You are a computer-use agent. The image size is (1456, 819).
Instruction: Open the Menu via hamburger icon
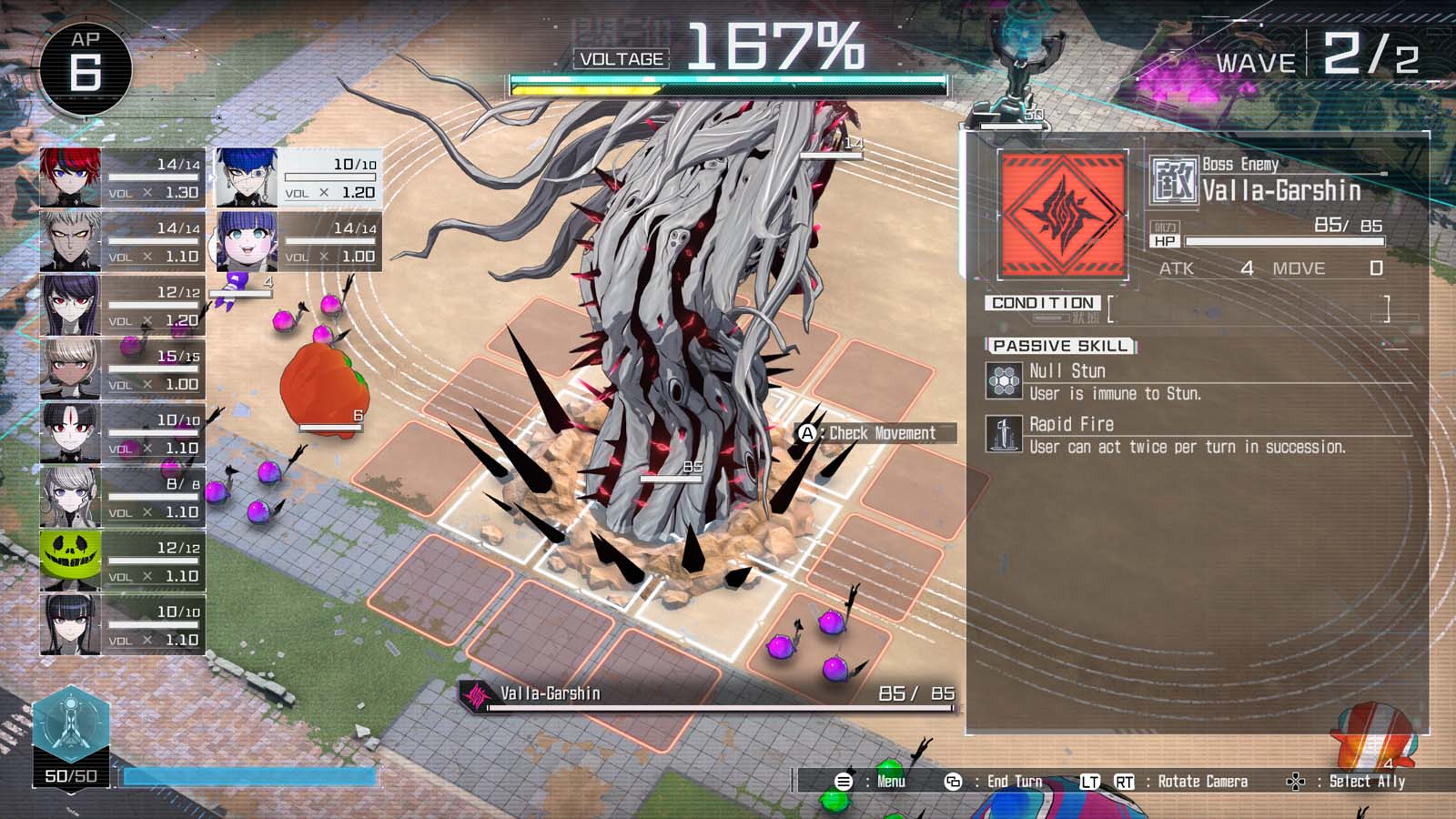pos(844,781)
